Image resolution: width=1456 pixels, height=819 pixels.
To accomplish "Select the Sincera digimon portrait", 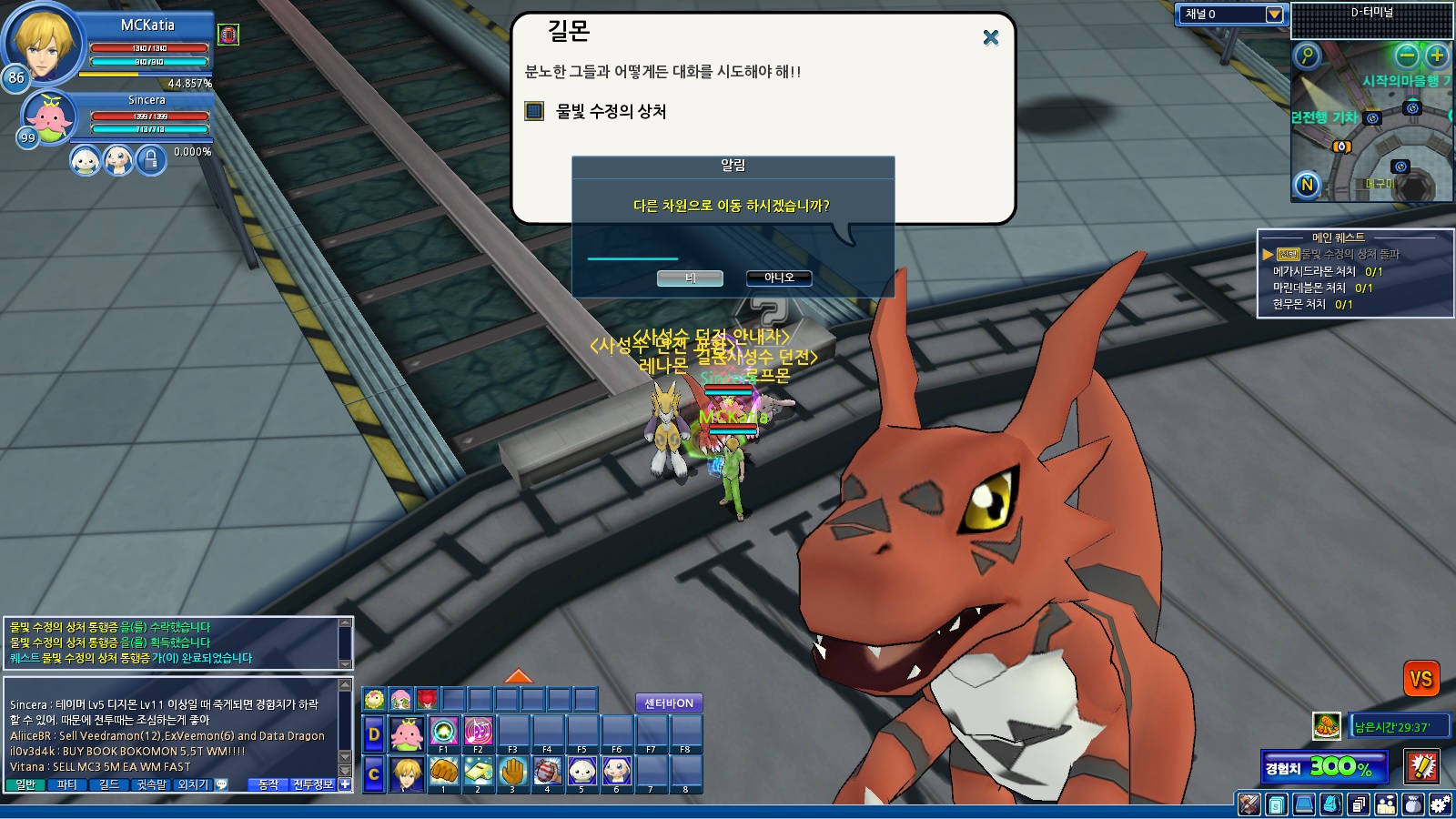I will coord(49,117).
